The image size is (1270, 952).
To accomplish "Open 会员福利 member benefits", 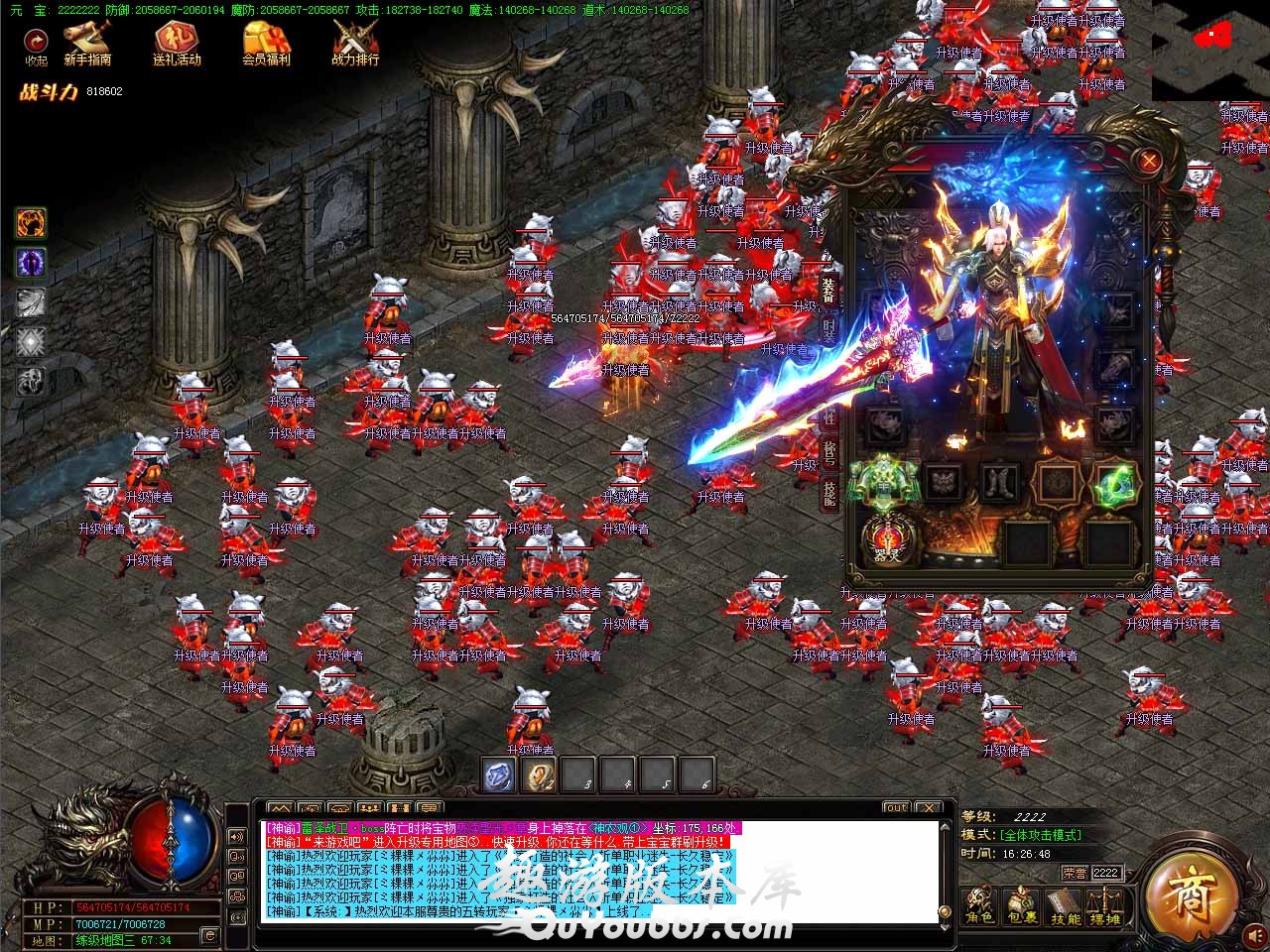I will (266, 43).
